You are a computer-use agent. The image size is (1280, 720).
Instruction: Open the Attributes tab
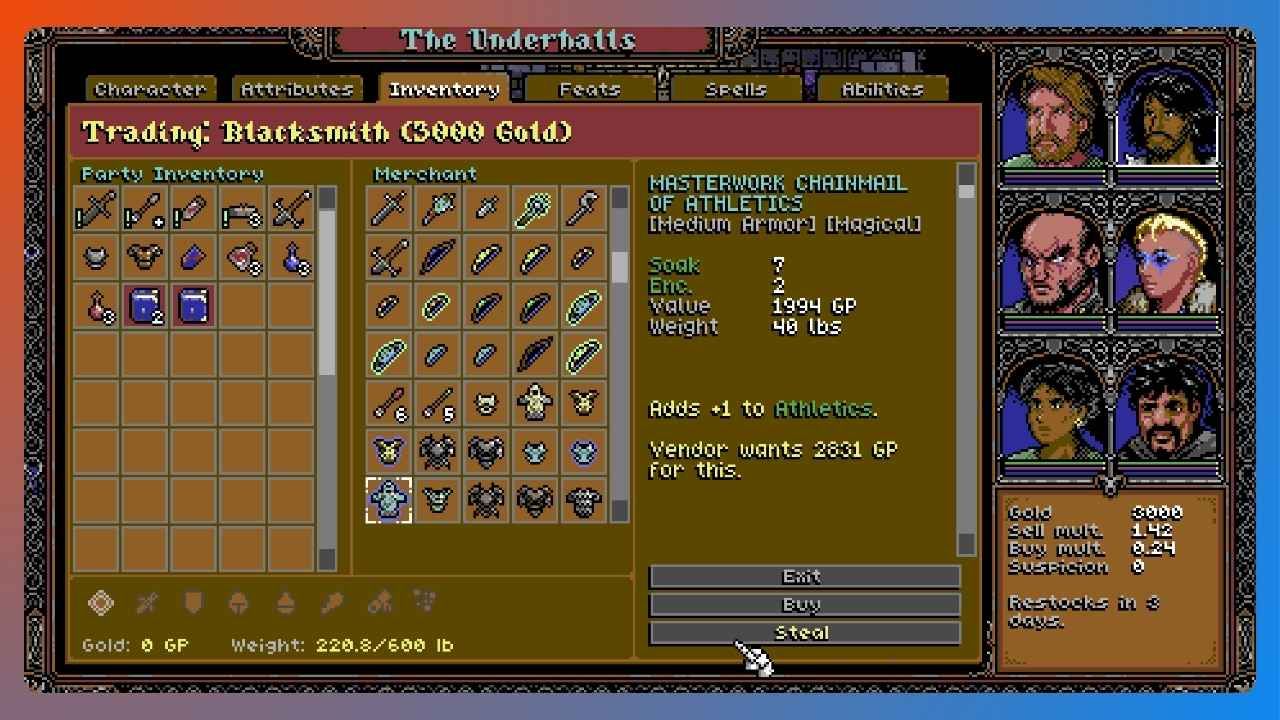[296, 89]
